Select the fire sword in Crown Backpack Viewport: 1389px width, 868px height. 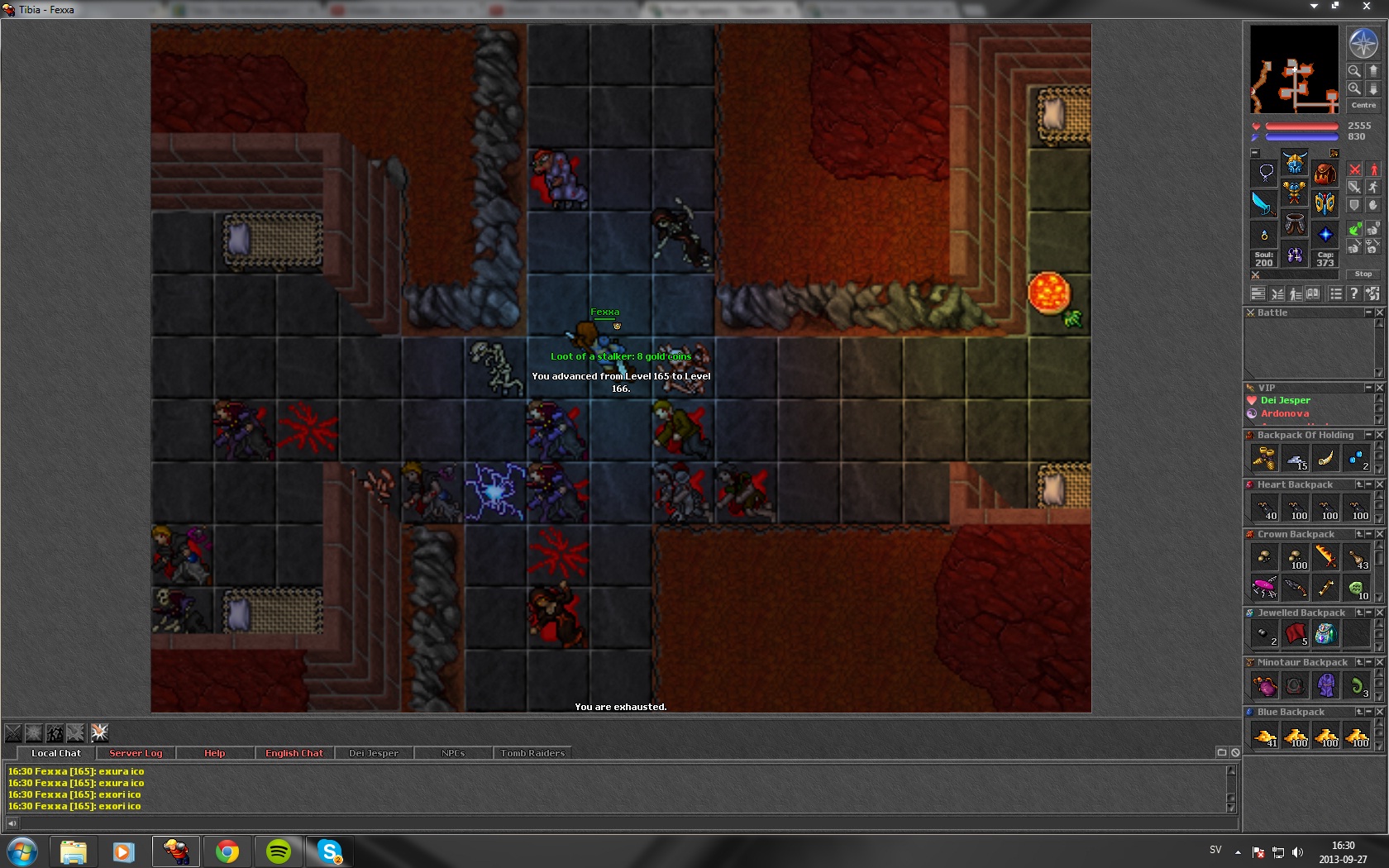click(x=1326, y=557)
